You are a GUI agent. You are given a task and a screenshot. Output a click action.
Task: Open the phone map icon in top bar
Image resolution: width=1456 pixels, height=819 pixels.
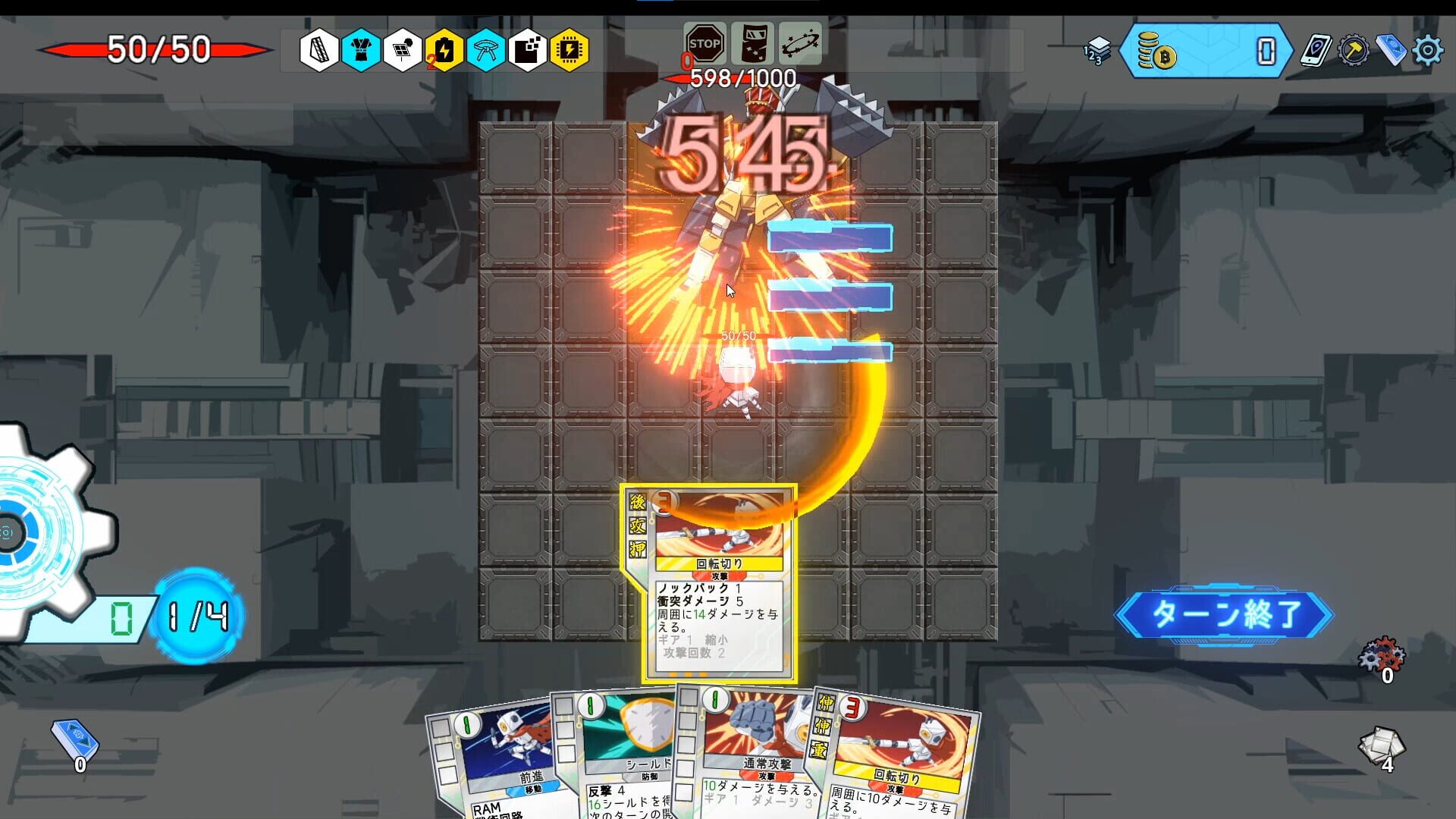coord(1317,49)
